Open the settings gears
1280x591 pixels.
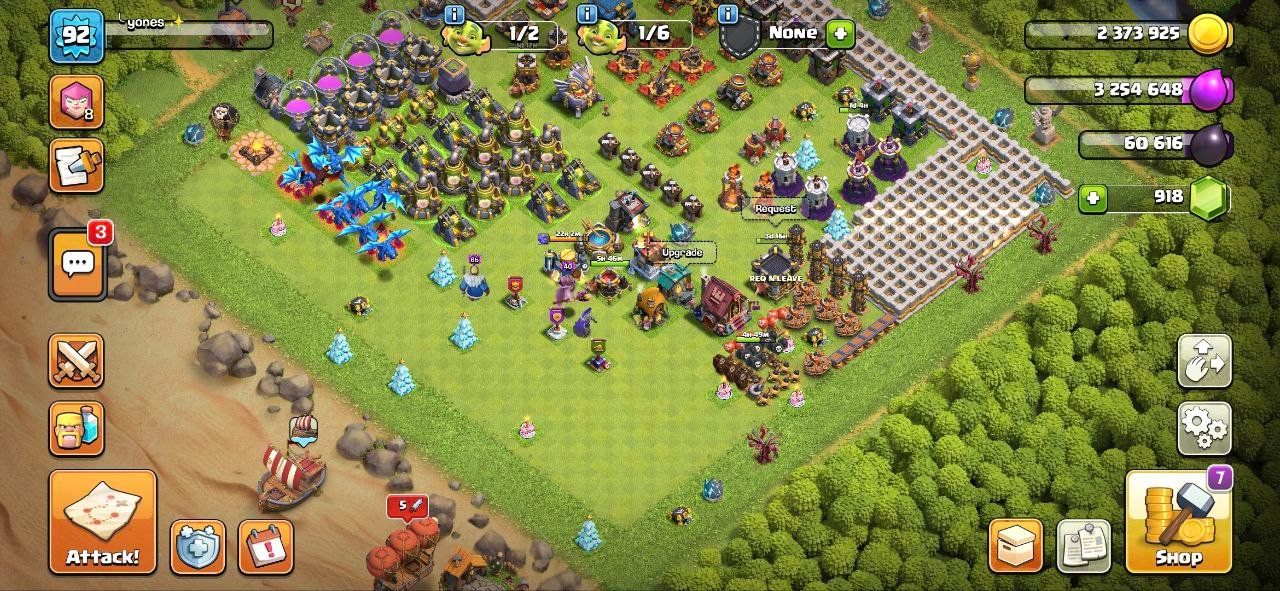click(x=1204, y=428)
